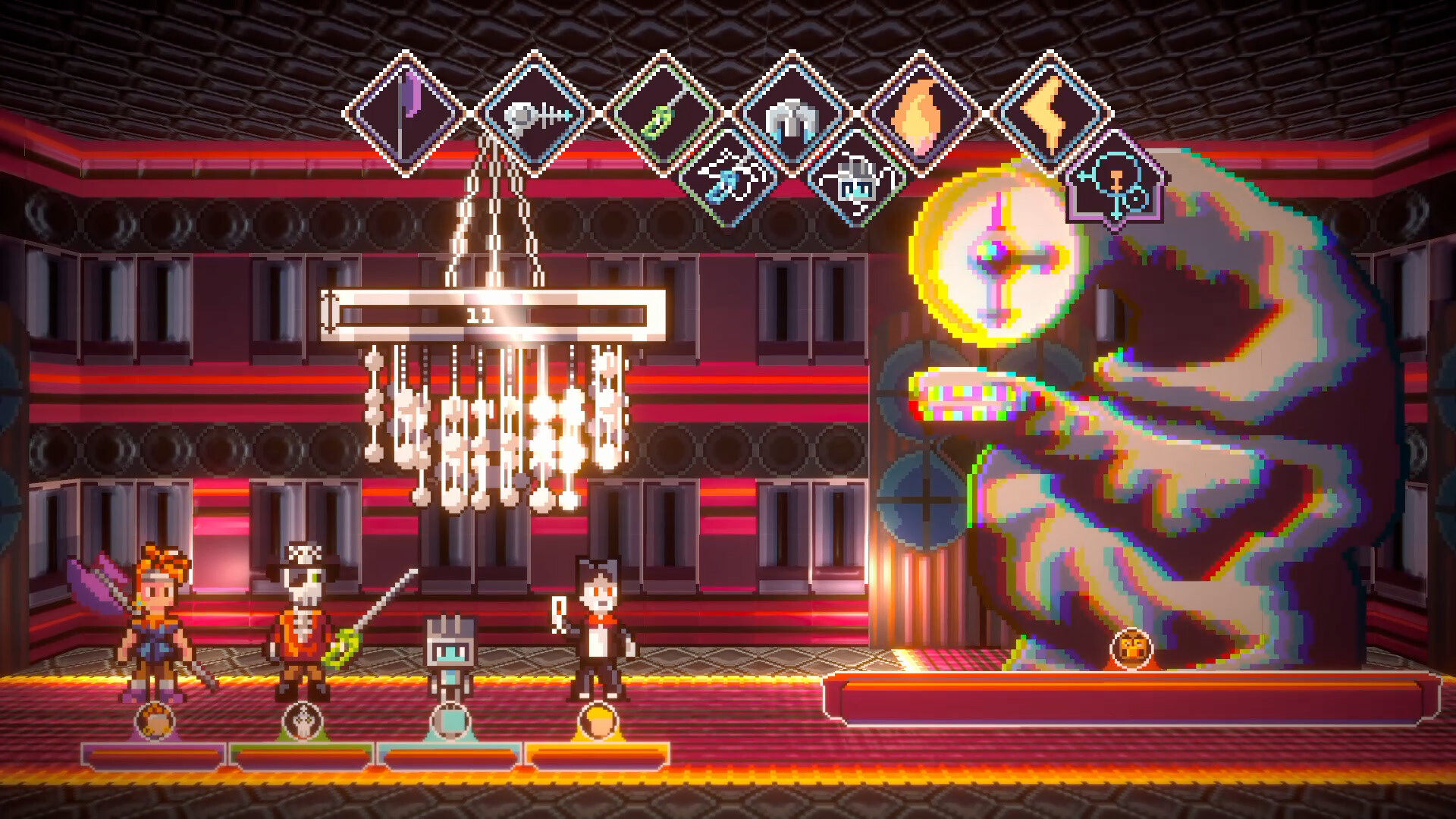Image resolution: width=1456 pixels, height=819 pixels.
Task: Select the fishbone skewer ability icon
Action: (535, 111)
